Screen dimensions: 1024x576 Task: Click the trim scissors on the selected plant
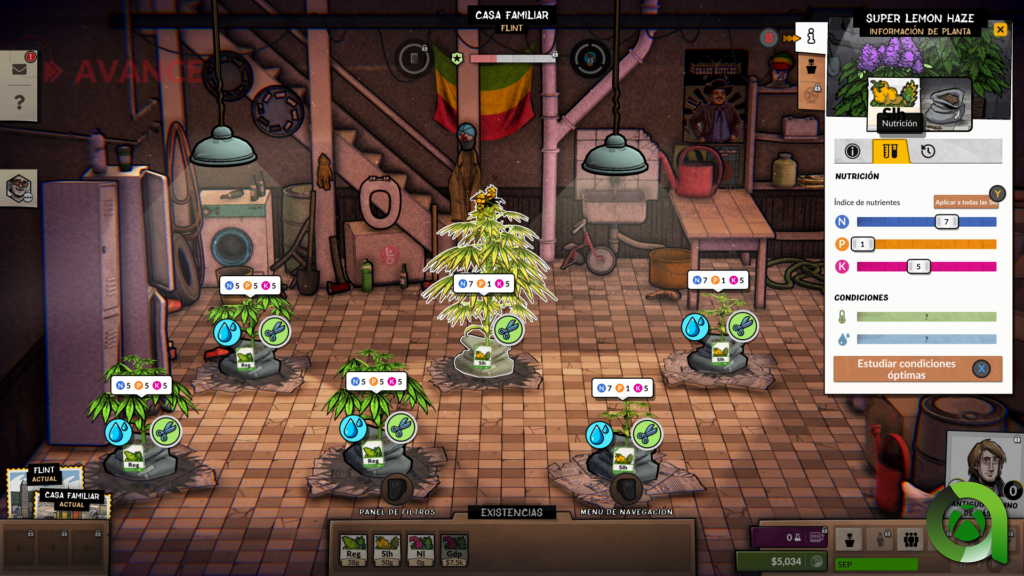[509, 329]
